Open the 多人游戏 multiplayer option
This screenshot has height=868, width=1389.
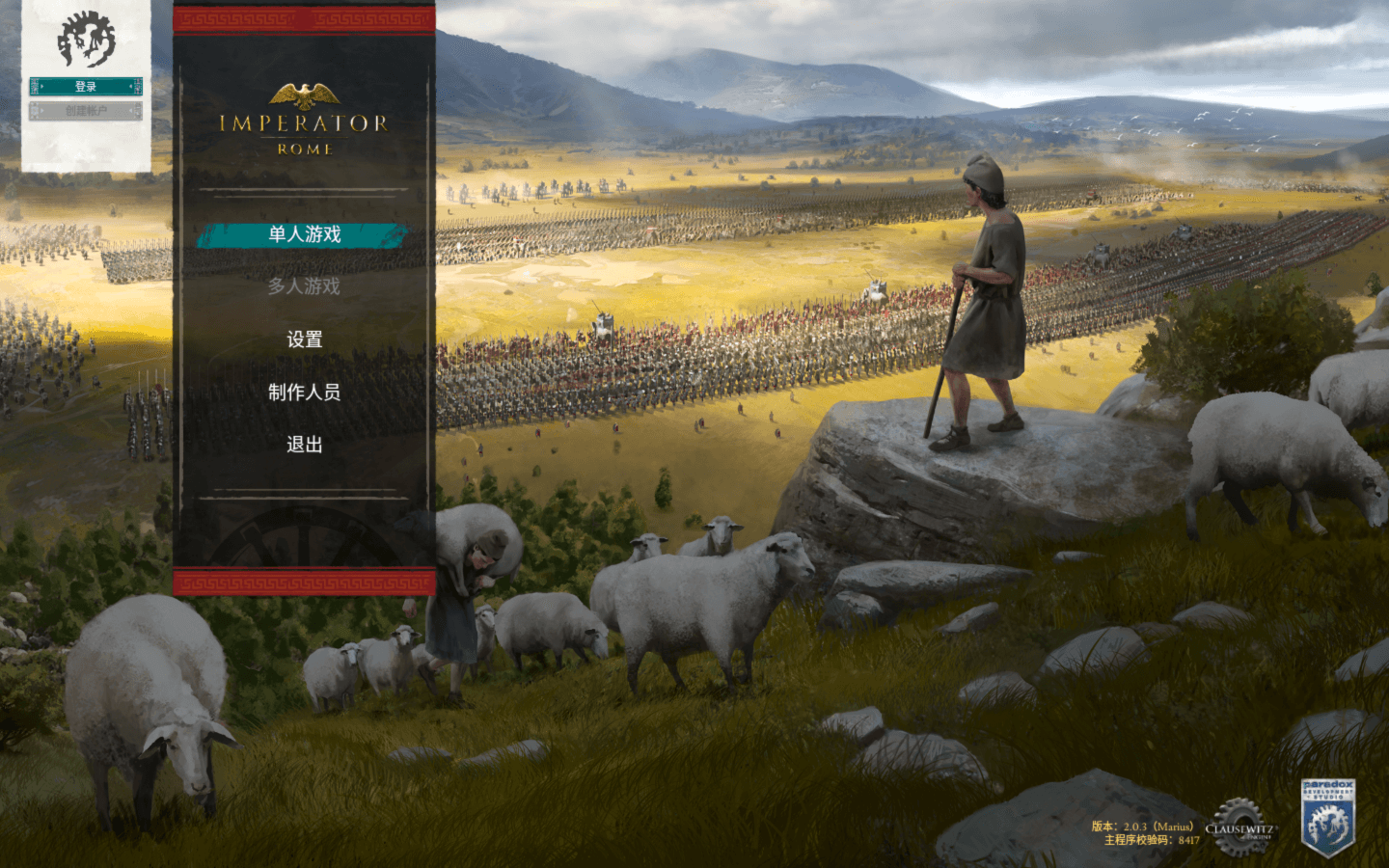tap(303, 286)
